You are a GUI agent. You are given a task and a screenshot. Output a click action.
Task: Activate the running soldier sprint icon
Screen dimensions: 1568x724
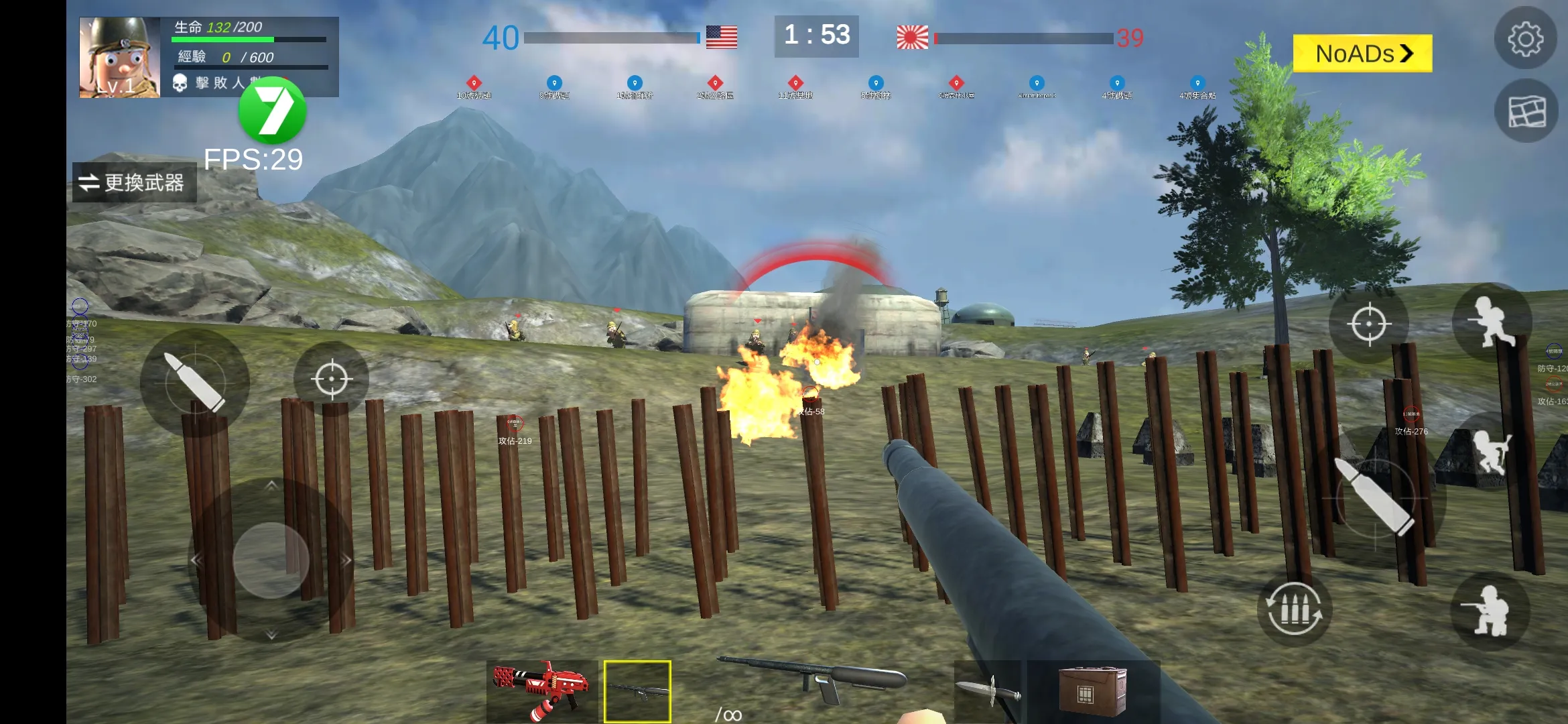[1492, 322]
